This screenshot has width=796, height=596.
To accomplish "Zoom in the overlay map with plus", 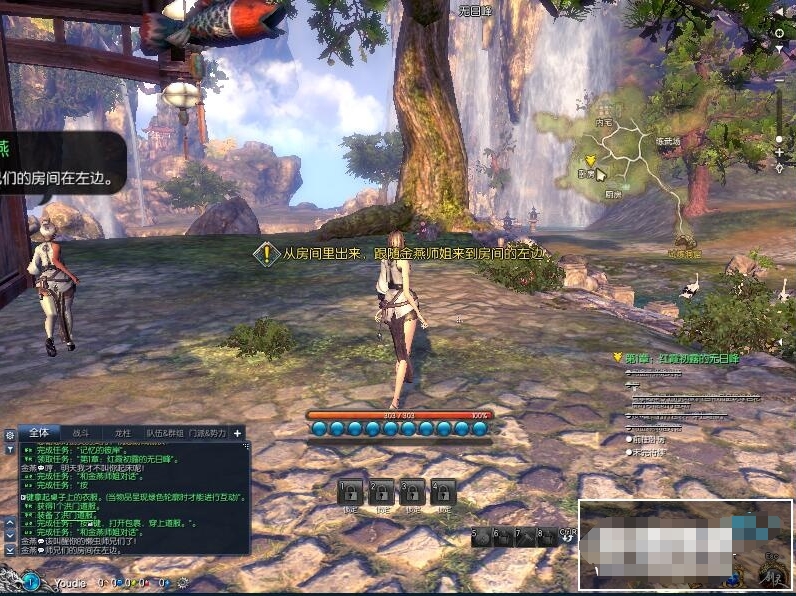I will 780,152.
